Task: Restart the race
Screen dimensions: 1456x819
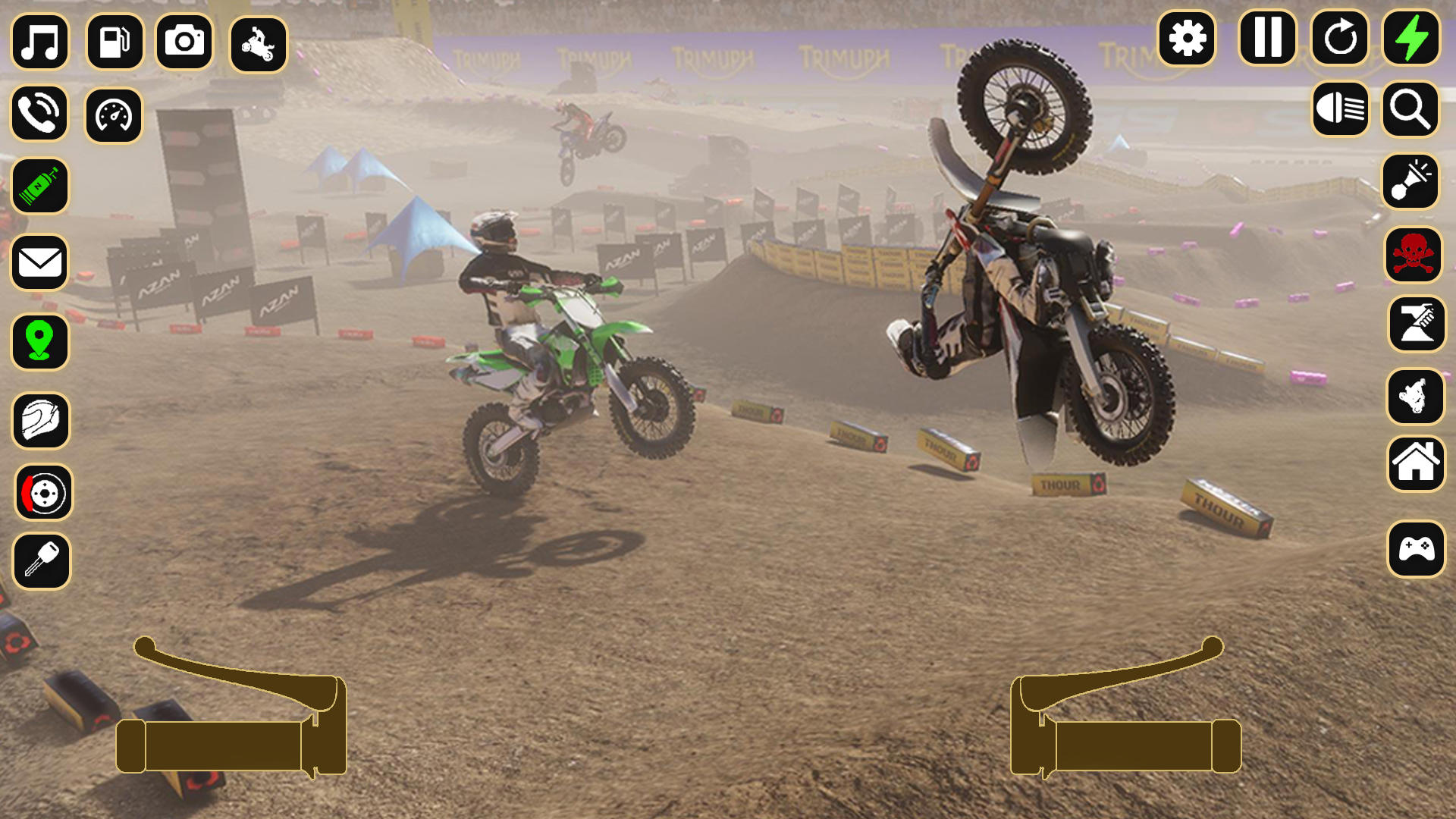Action: (1339, 37)
